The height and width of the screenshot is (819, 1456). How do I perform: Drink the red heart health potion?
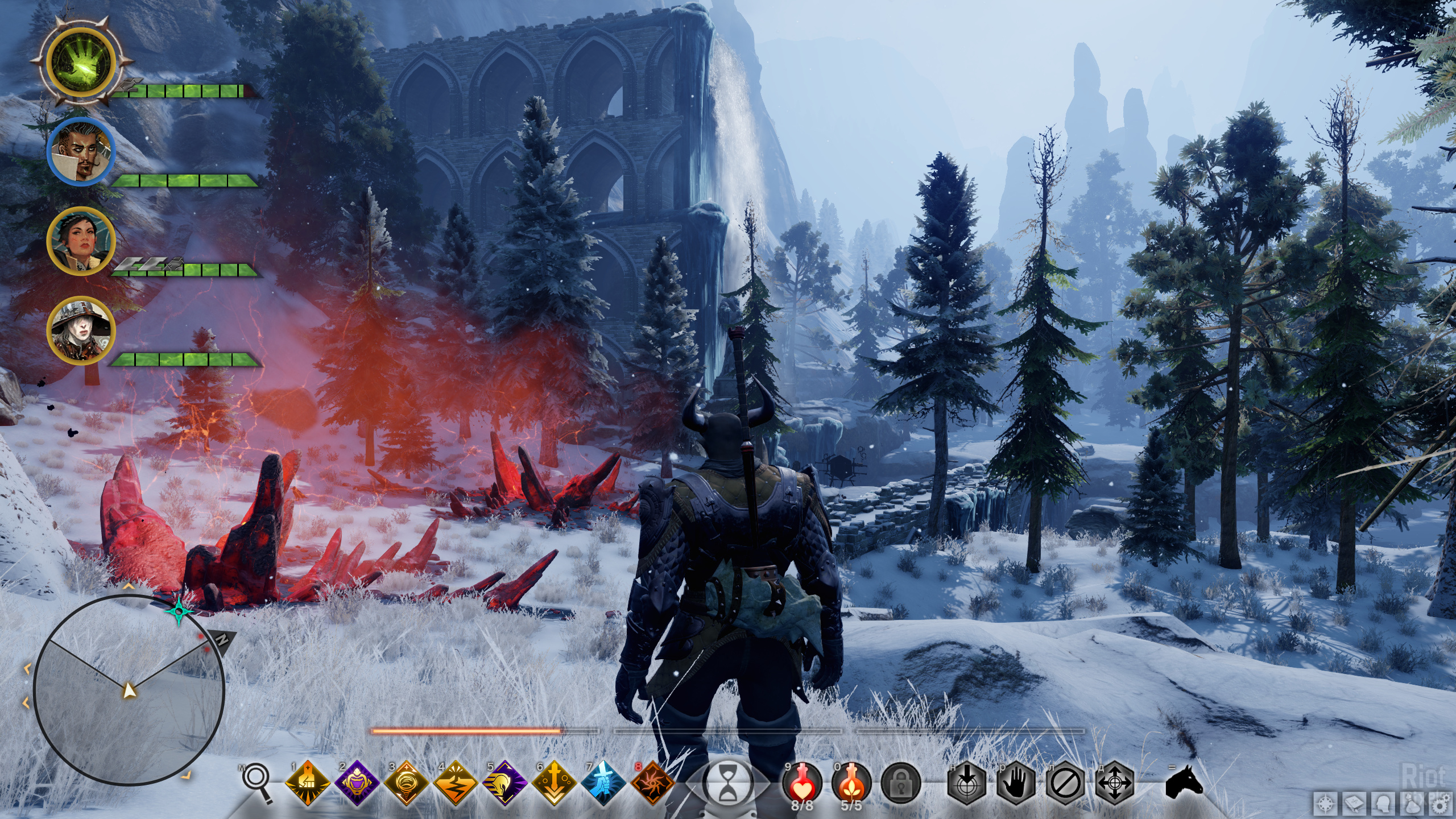(802, 781)
